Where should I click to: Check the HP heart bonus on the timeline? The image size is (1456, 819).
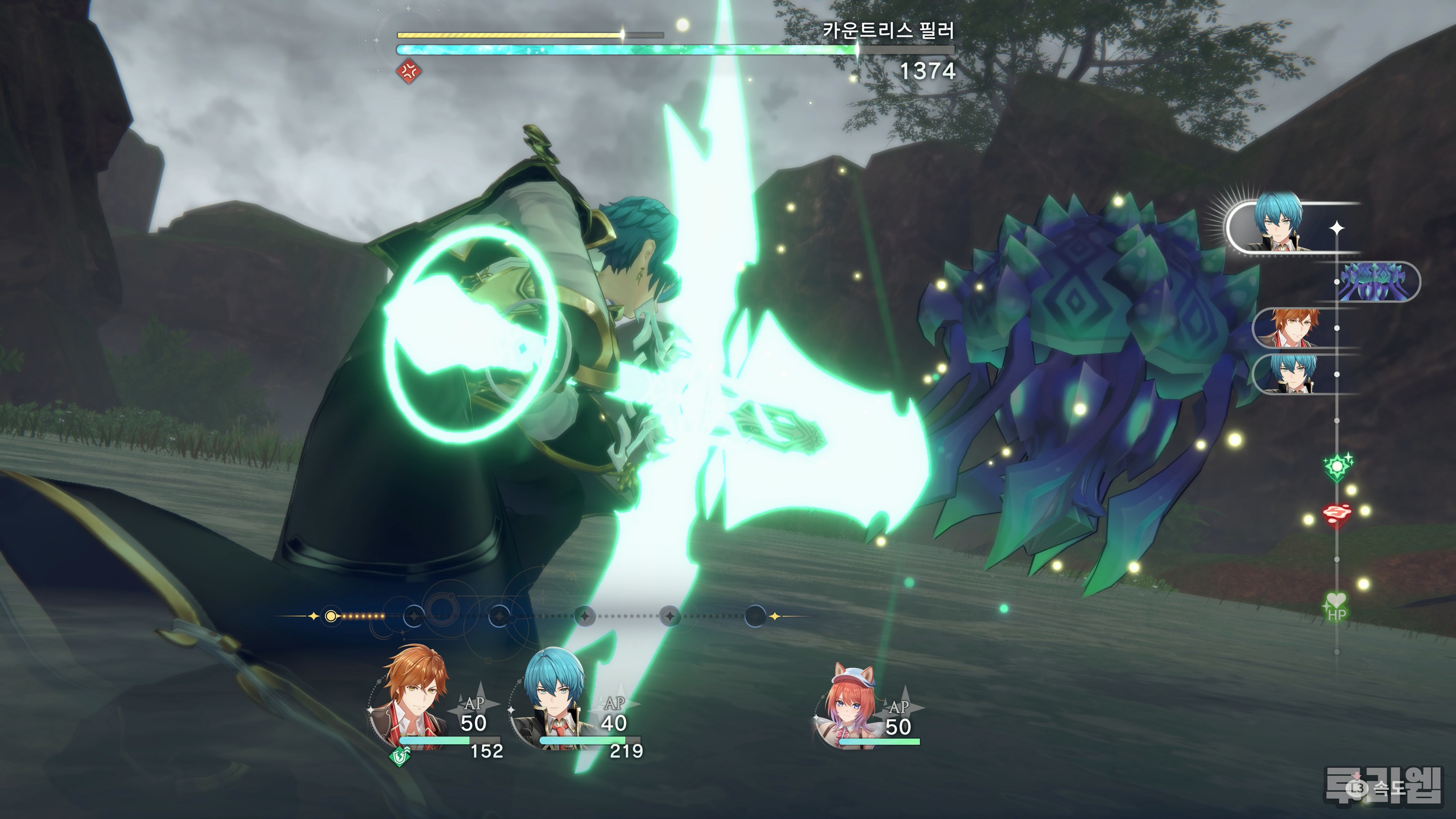click(1336, 606)
